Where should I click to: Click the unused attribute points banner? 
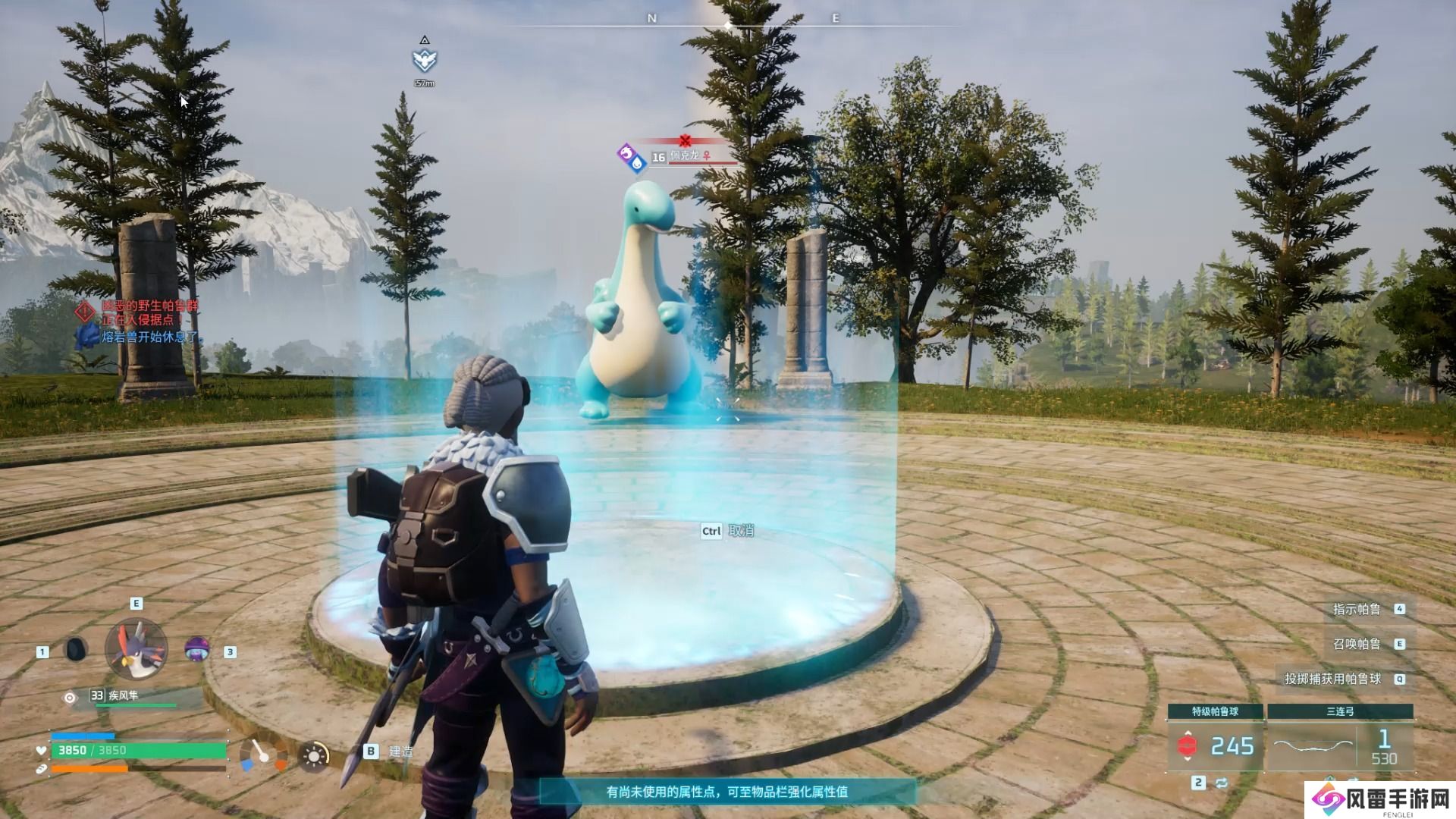coord(726,792)
